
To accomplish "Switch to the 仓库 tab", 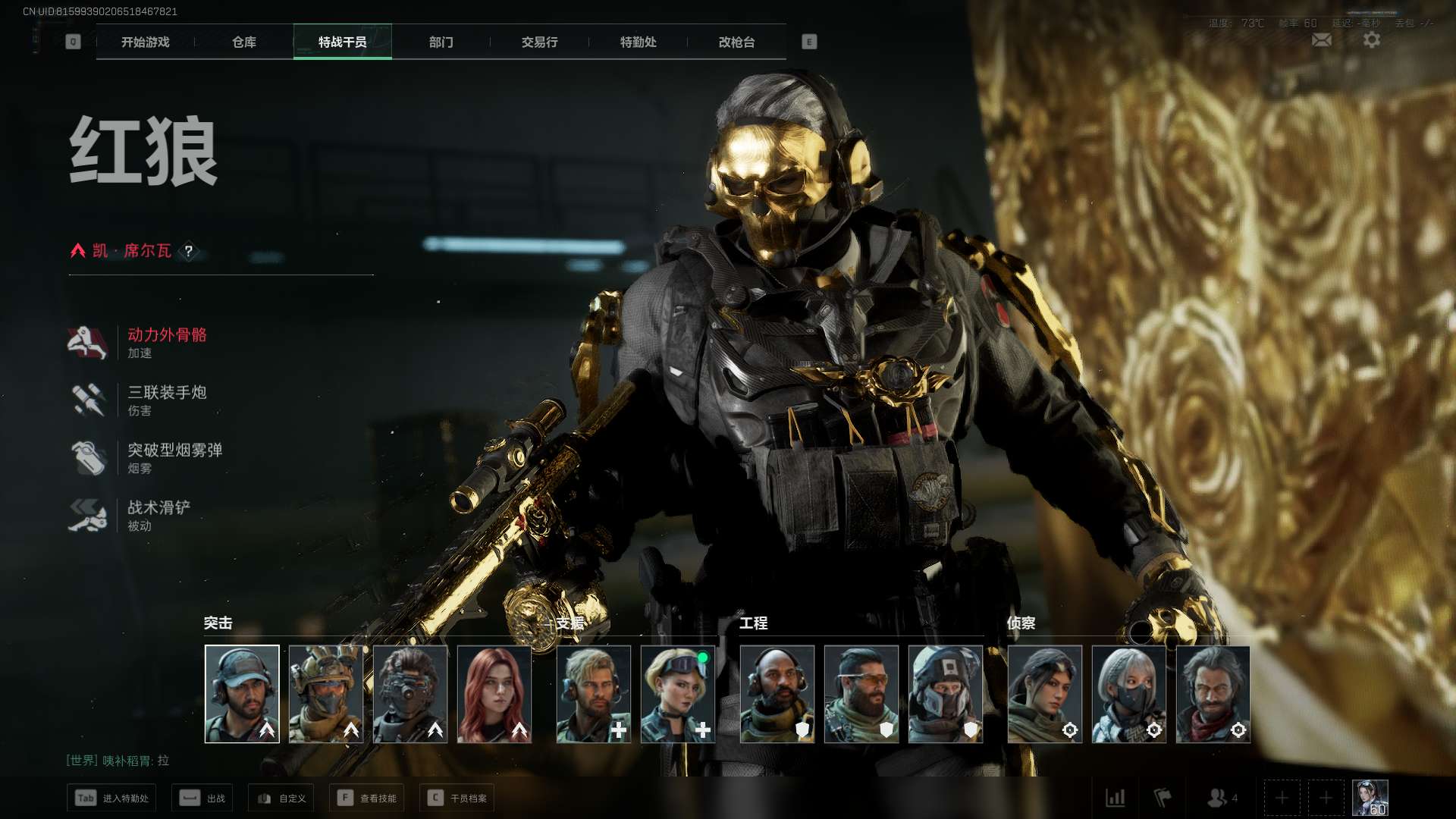I will [x=243, y=42].
